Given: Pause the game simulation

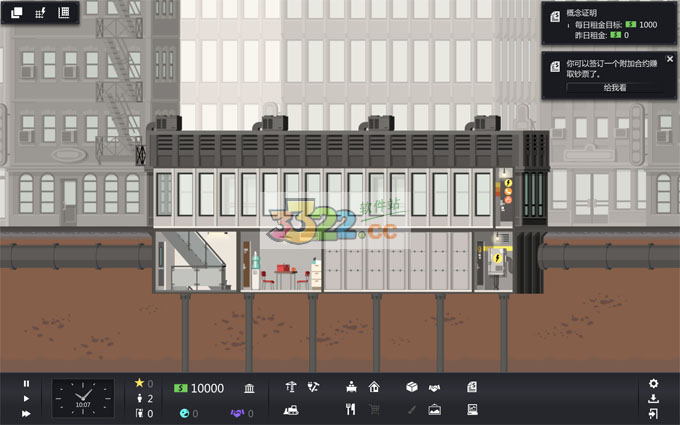Looking at the screenshot, I should [26, 383].
